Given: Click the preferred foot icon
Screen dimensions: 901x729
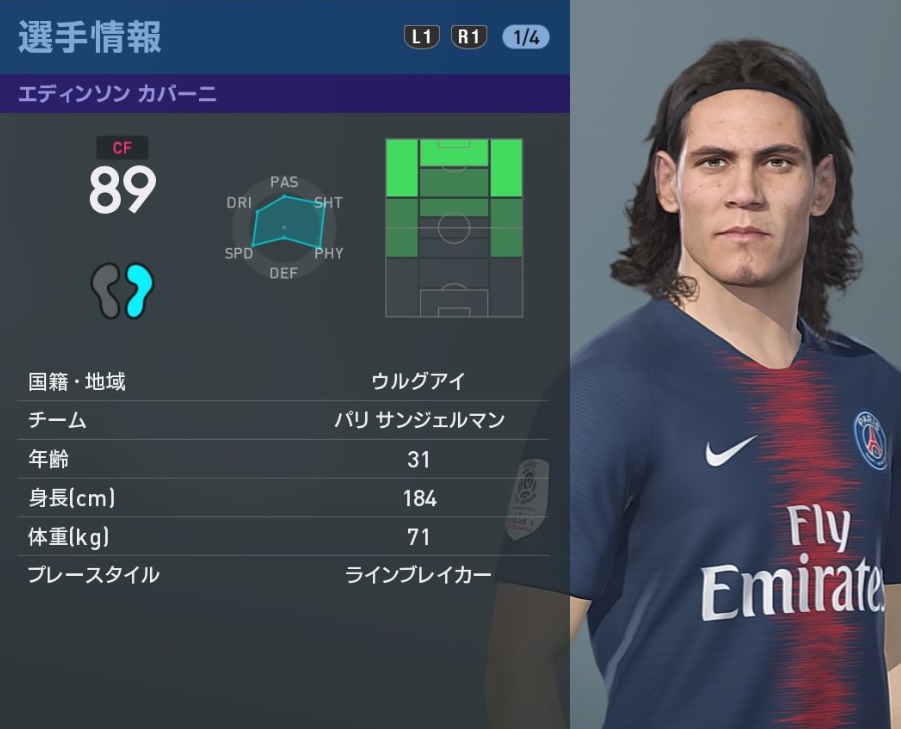Looking at the screenshot, I should 122,290.
